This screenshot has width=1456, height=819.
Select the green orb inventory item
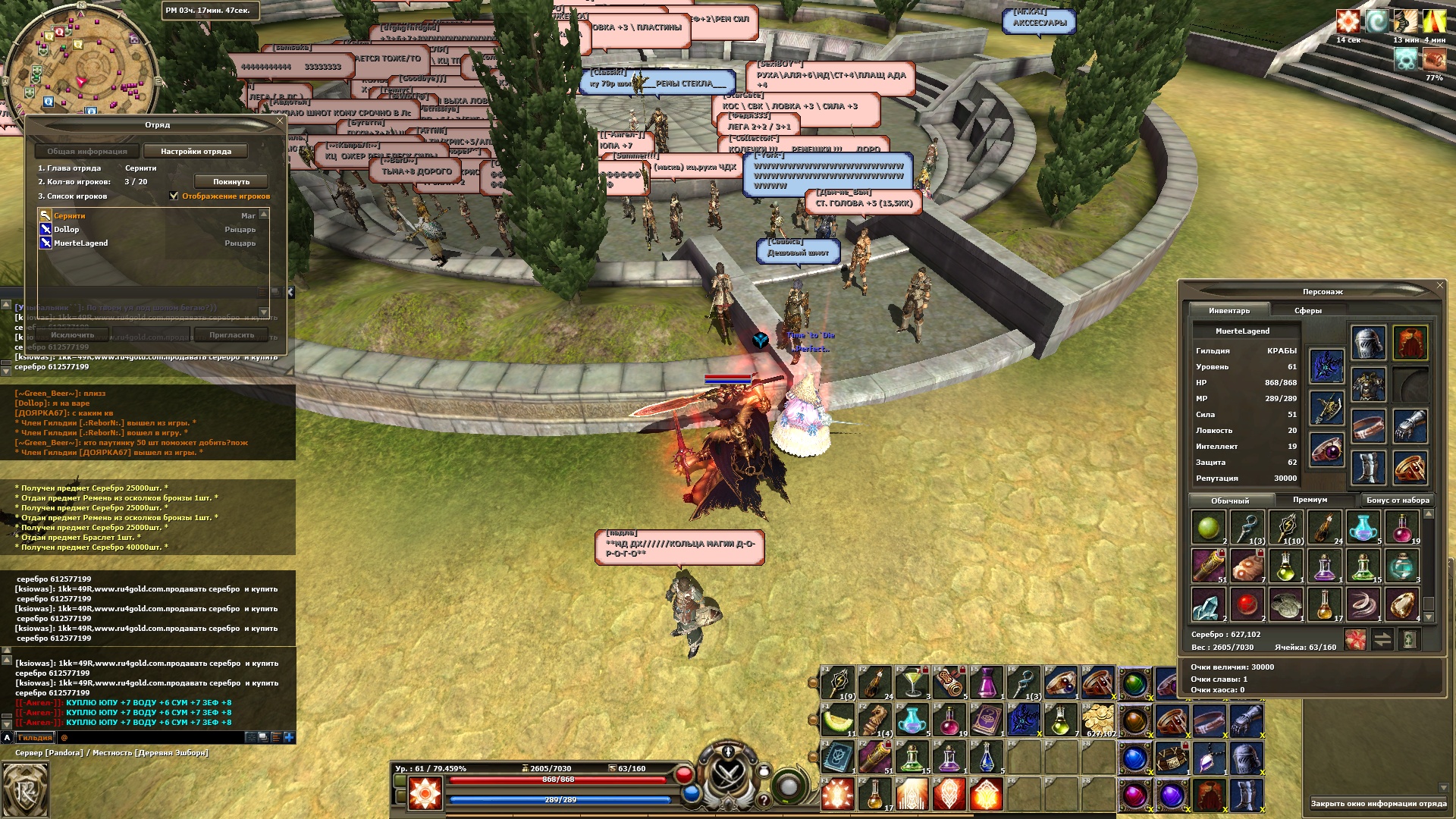1209,526
